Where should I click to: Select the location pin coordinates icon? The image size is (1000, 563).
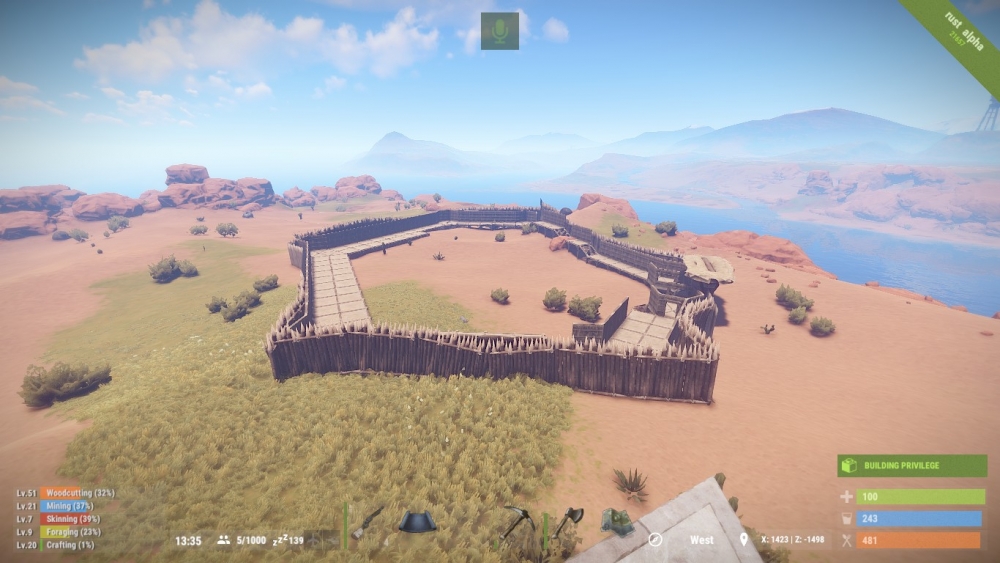743,540
